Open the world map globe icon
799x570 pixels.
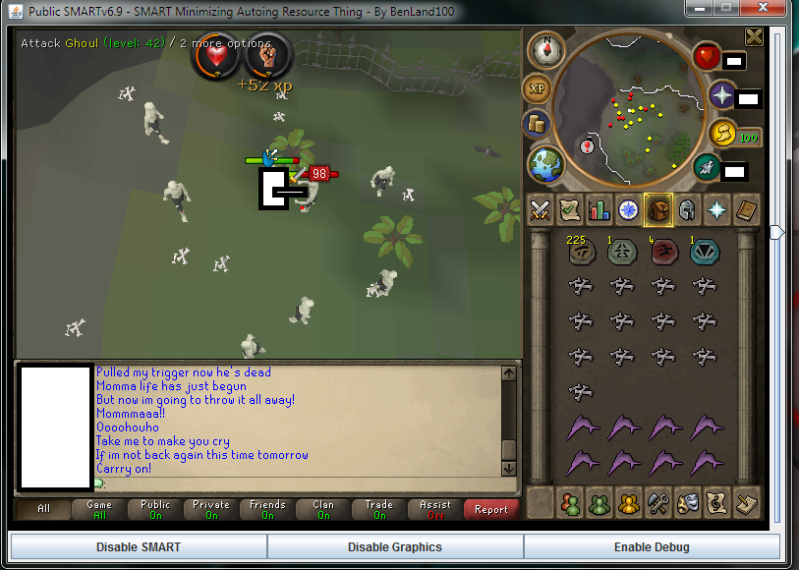click(x=546, y=163)
